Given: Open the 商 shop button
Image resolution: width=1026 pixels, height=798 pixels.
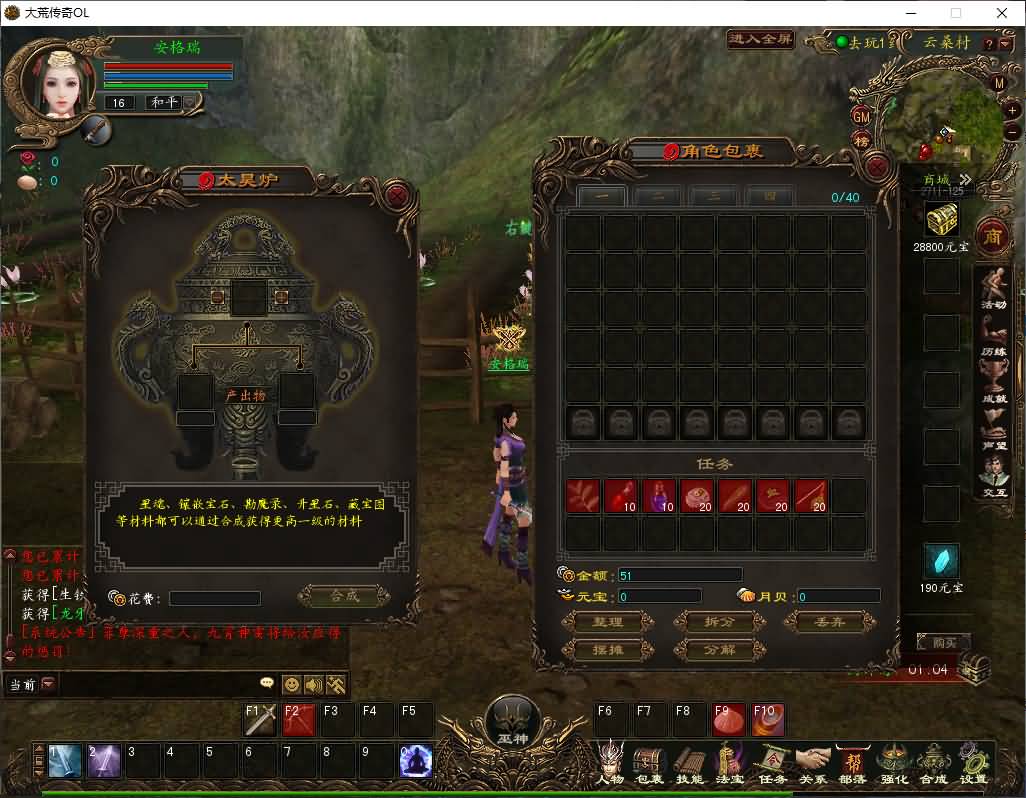Looking at the screenshot, I should coord(992,236).
